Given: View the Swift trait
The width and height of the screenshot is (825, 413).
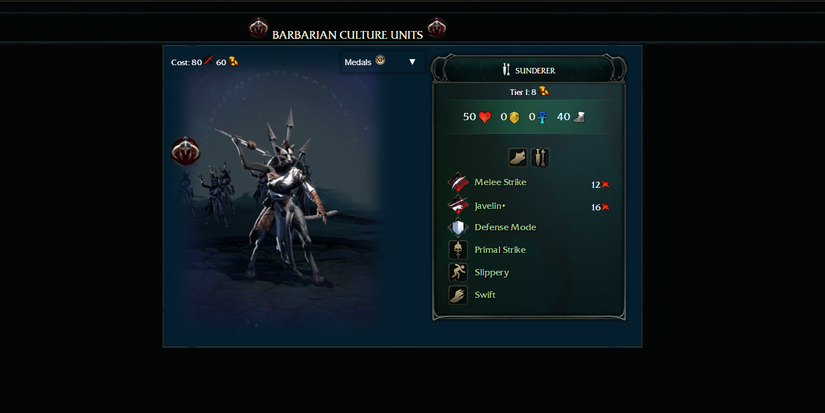Looking at the screenshot, I should 484,295.
